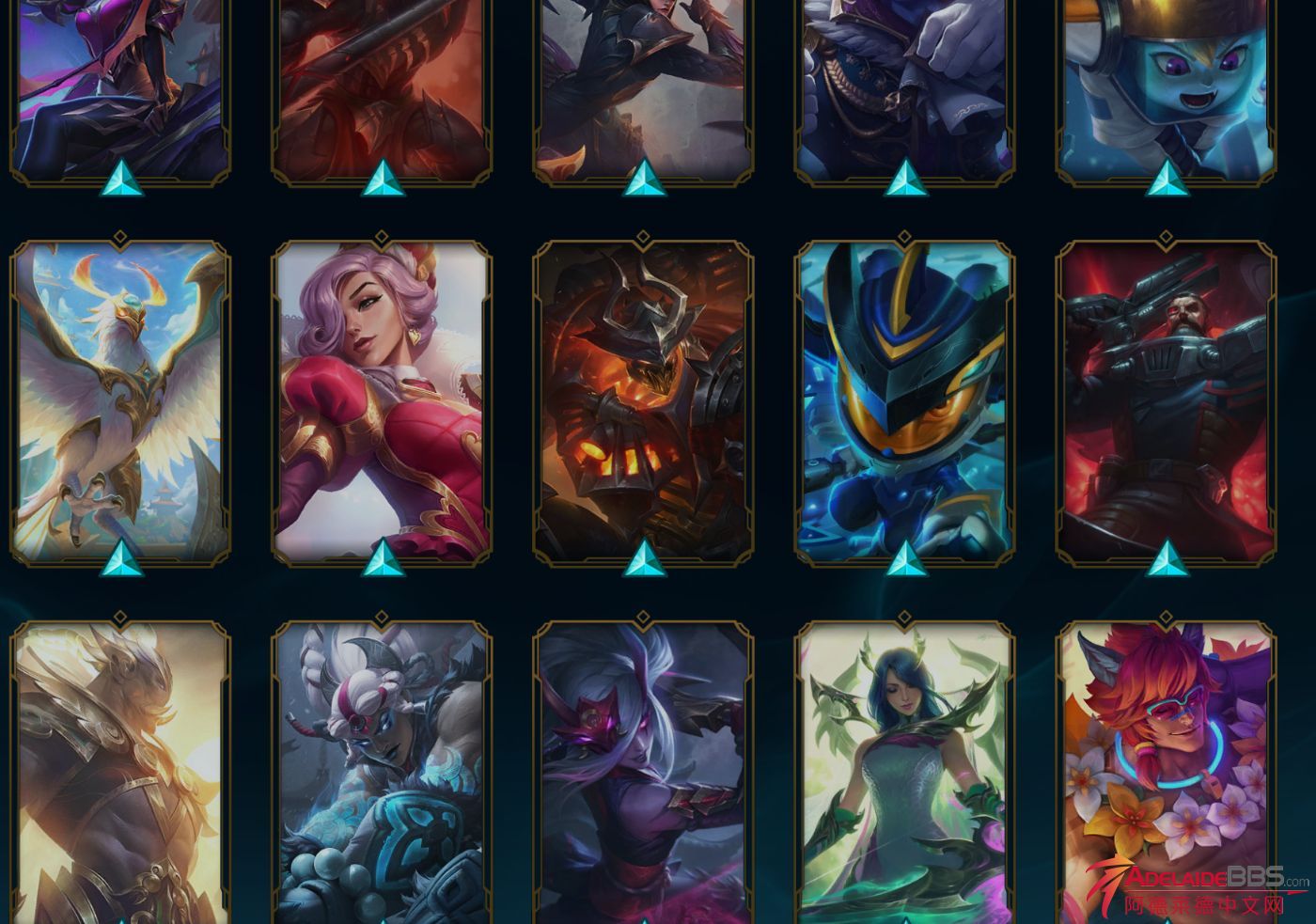Click the diamond icon above the white-haired monk card
This screenshot has width=1316, height=924.
click(381, 619)
